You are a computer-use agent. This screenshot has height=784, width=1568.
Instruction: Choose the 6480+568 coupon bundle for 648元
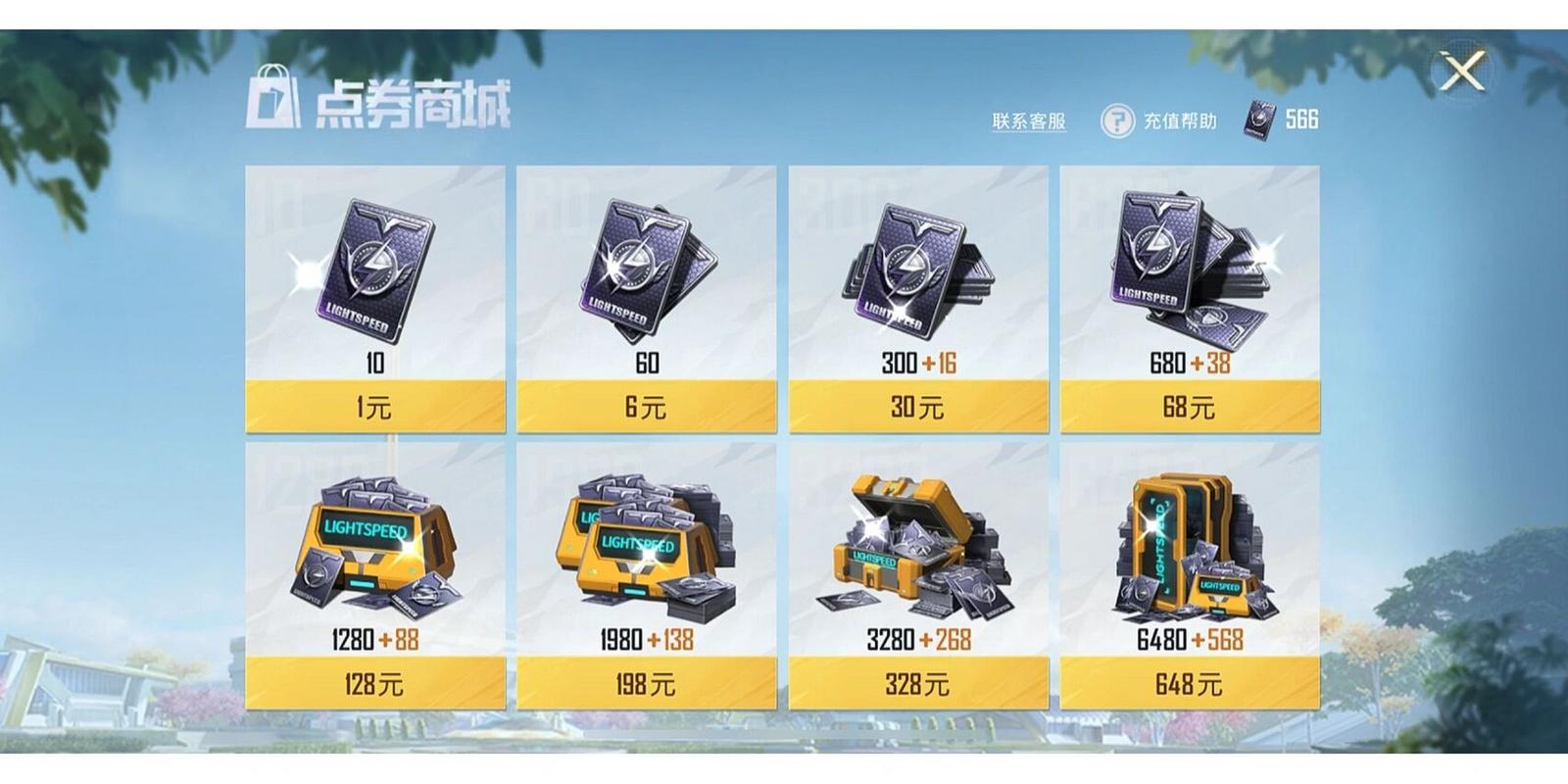click(1189, 683)
